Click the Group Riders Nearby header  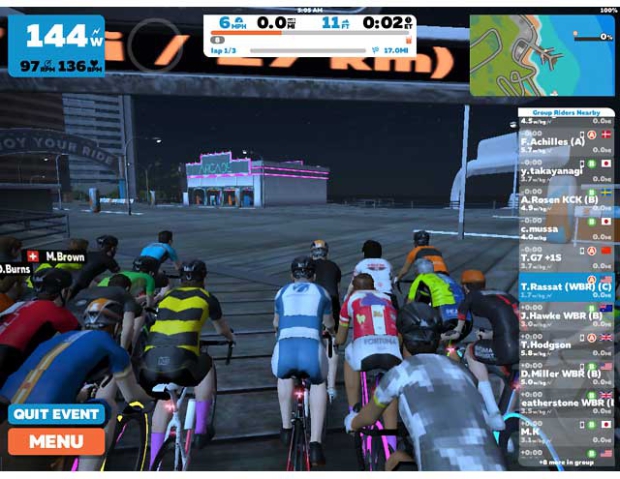[x=565, y=112]
